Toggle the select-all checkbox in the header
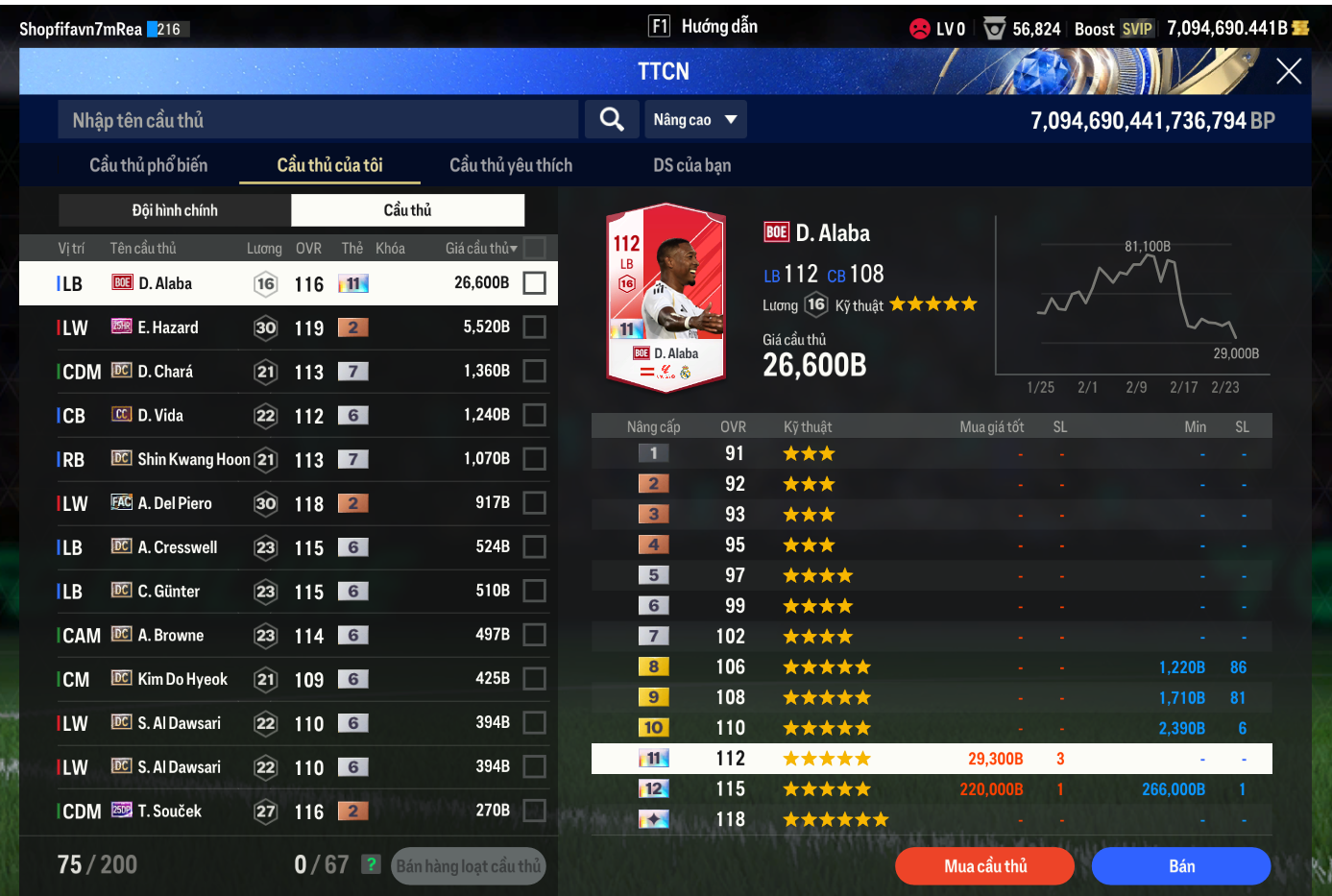1332x896 pixels. point(535,249)
